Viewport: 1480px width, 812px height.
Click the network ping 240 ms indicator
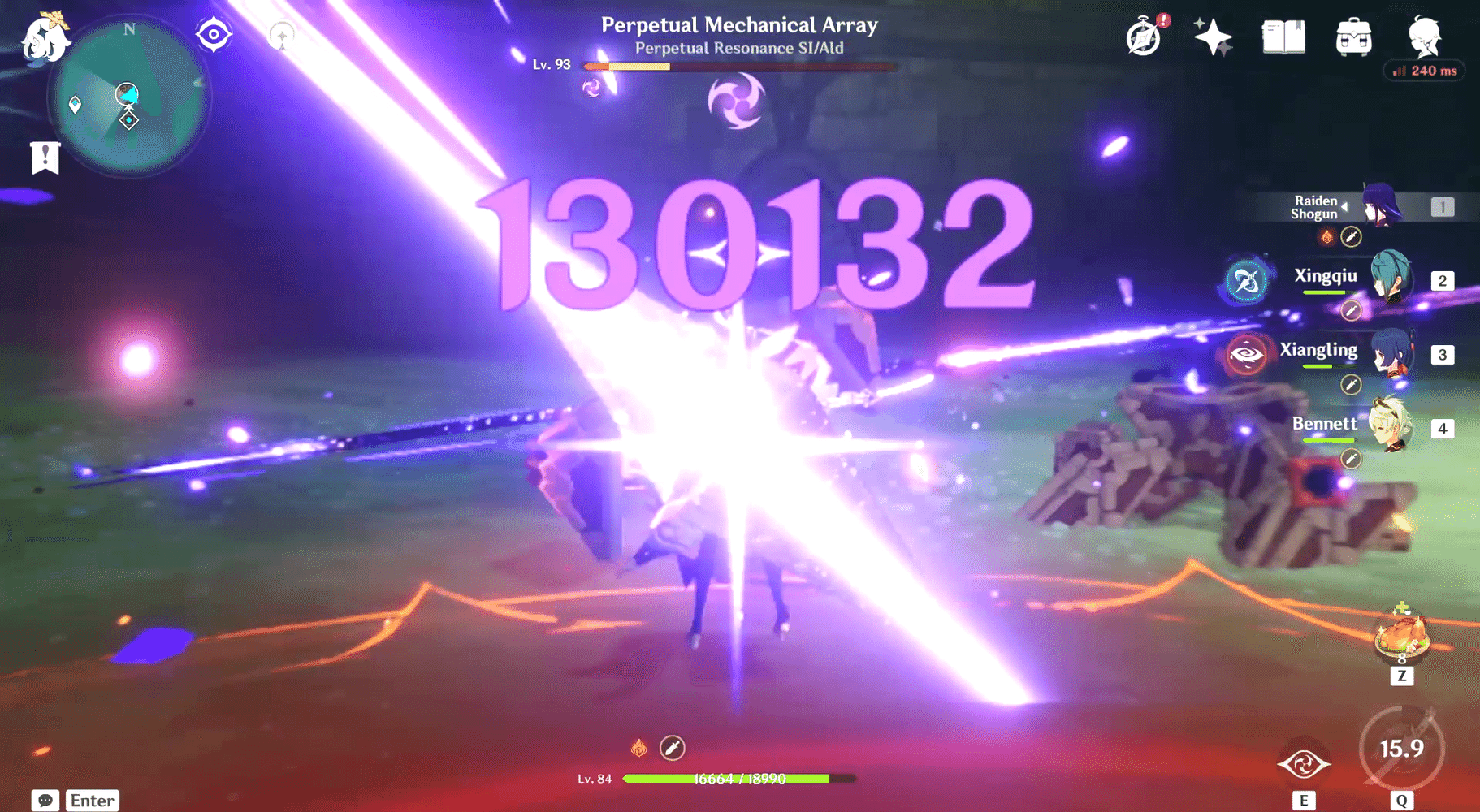(1424, 71)
